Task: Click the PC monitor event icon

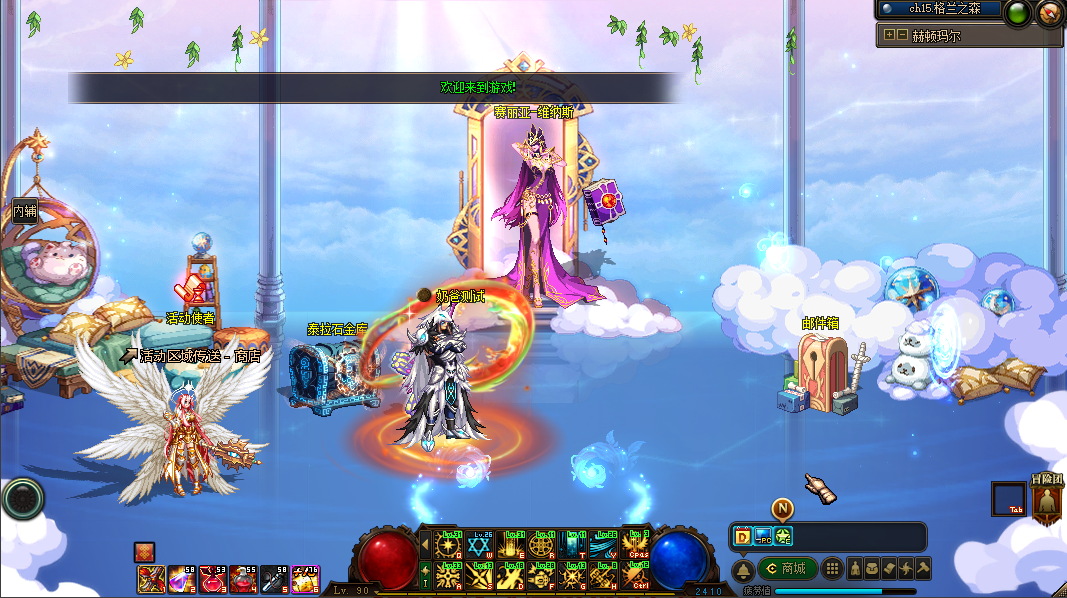Action: click(763, 536)
